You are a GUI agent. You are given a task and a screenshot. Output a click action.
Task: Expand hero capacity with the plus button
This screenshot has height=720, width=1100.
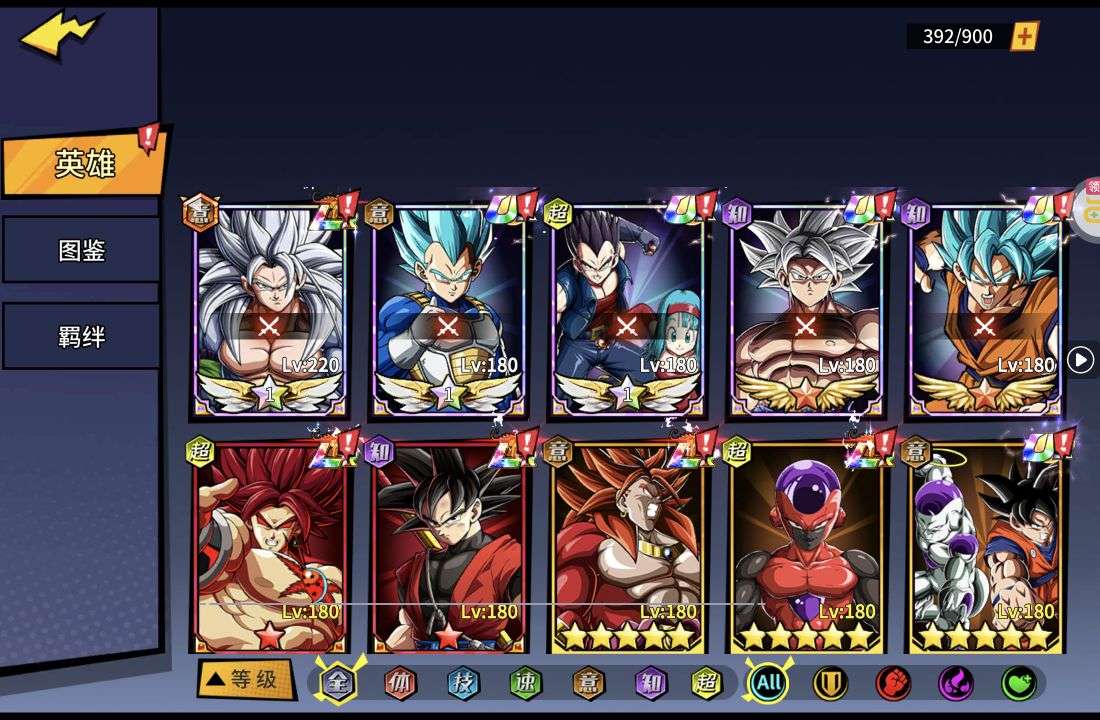[x=1024, y=37]
